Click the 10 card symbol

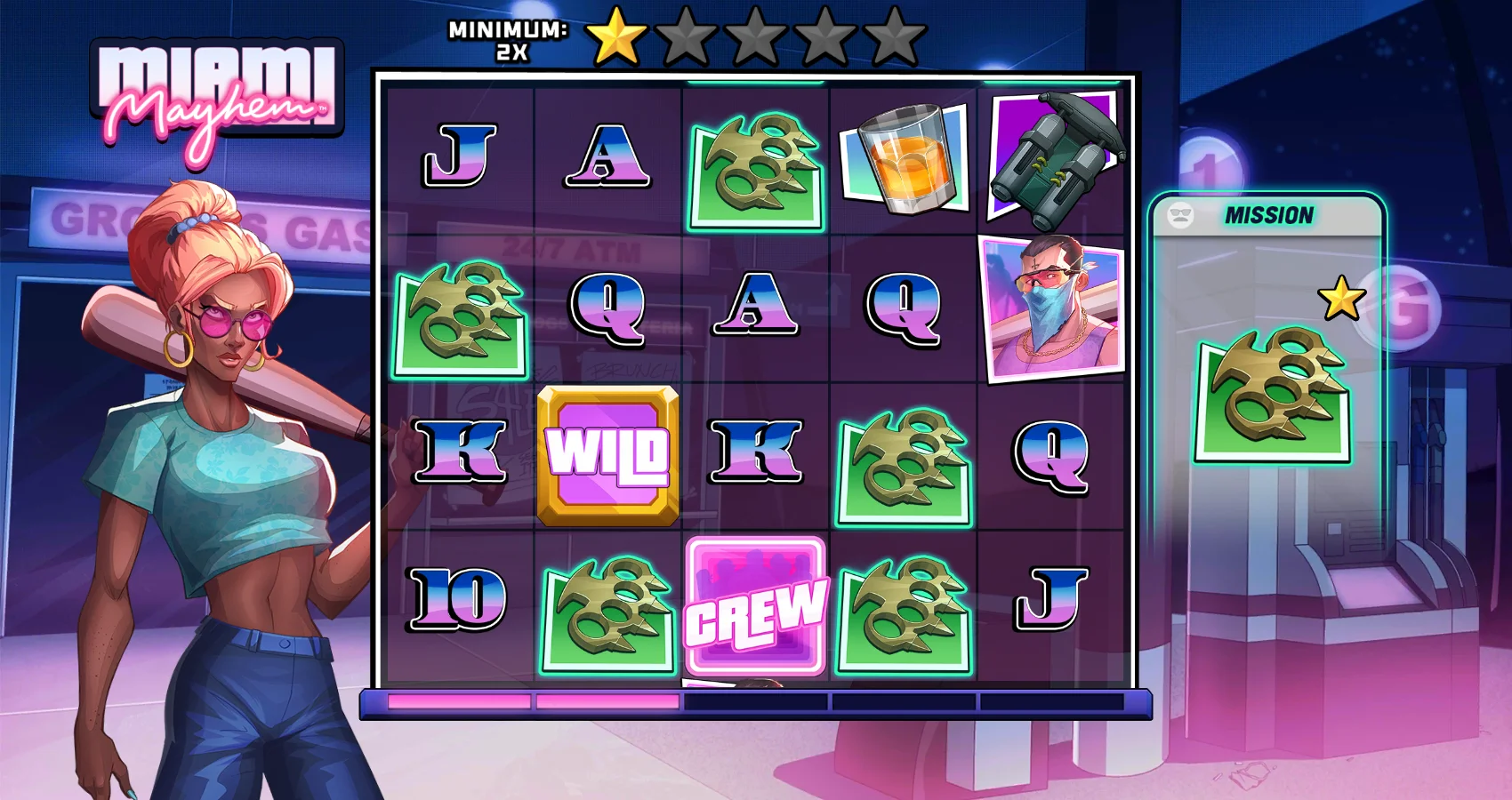click(x=459, y=597)
